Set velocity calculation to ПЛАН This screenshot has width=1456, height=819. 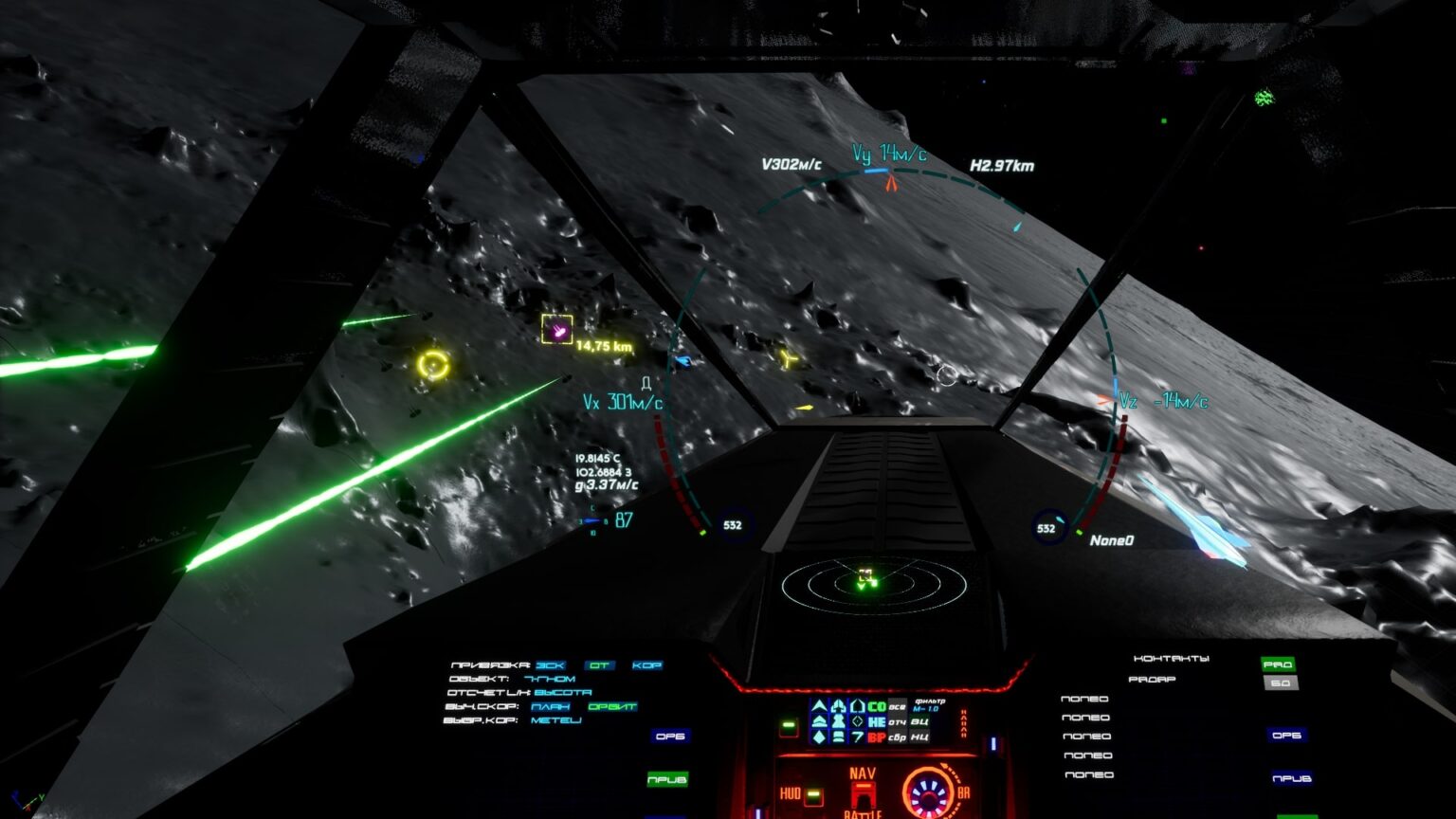point(551,706)
